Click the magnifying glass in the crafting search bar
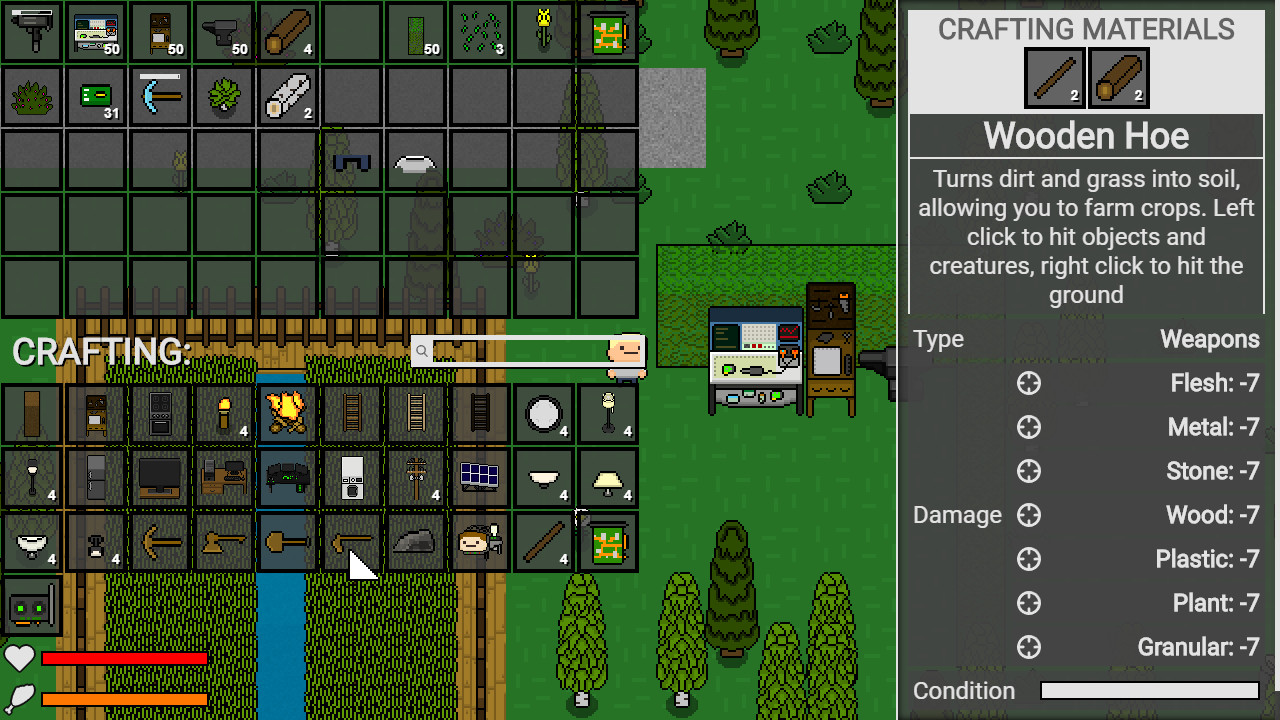This screenshot has height=720, width=1280. 423,351
